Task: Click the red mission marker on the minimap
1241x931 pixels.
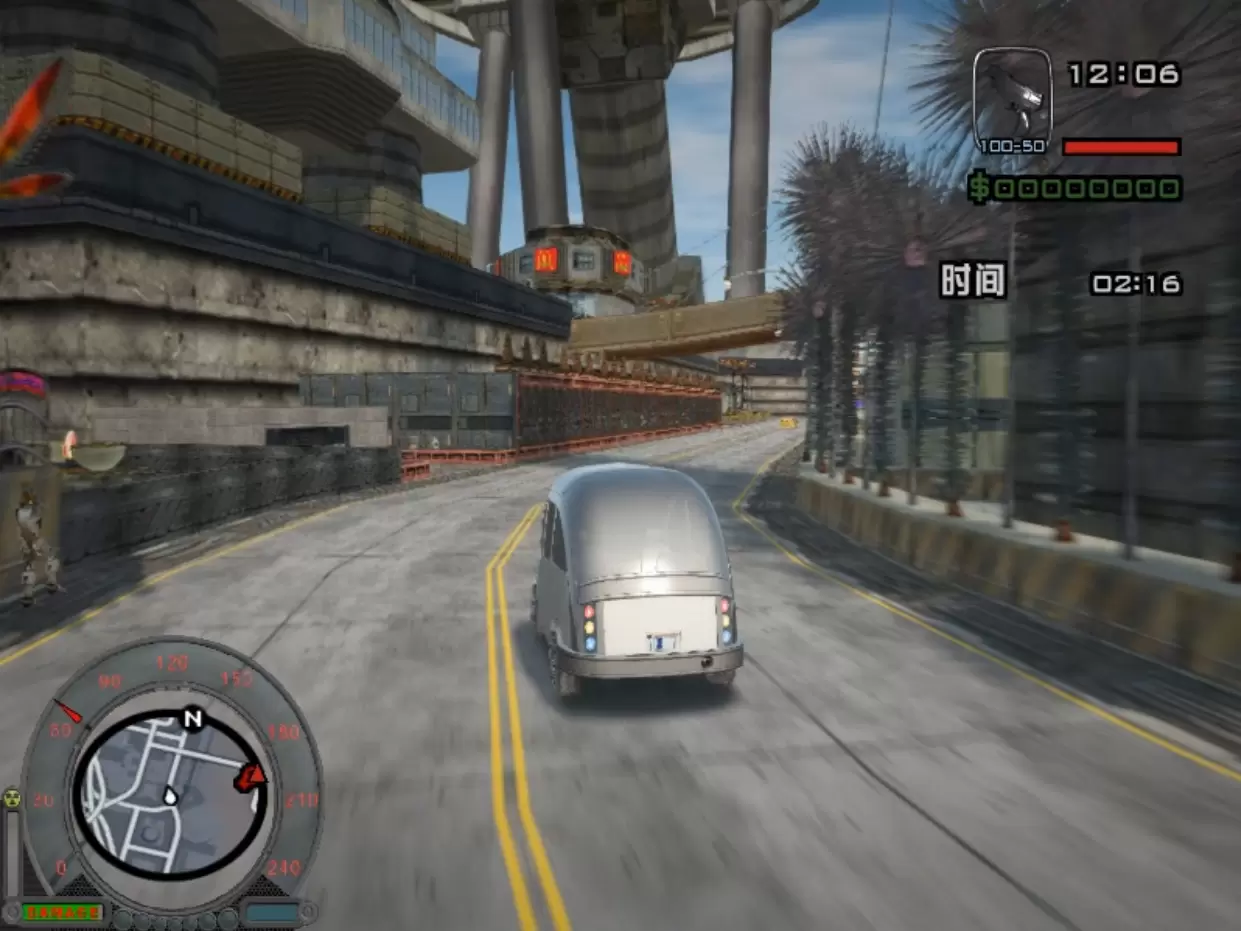Action: (250, 776)
